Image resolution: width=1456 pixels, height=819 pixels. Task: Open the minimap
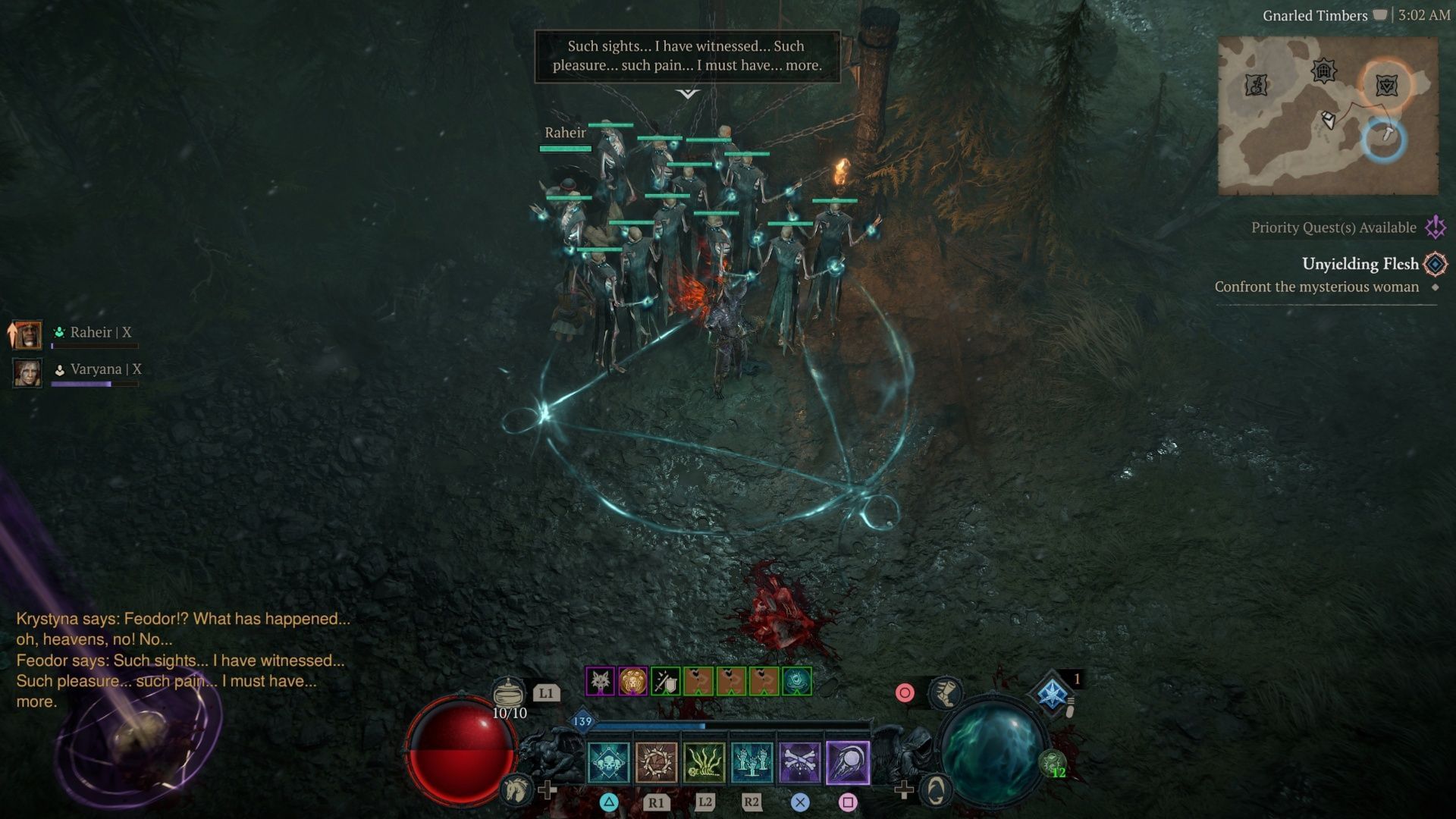pyautogui.click(x=1327, y=115)
